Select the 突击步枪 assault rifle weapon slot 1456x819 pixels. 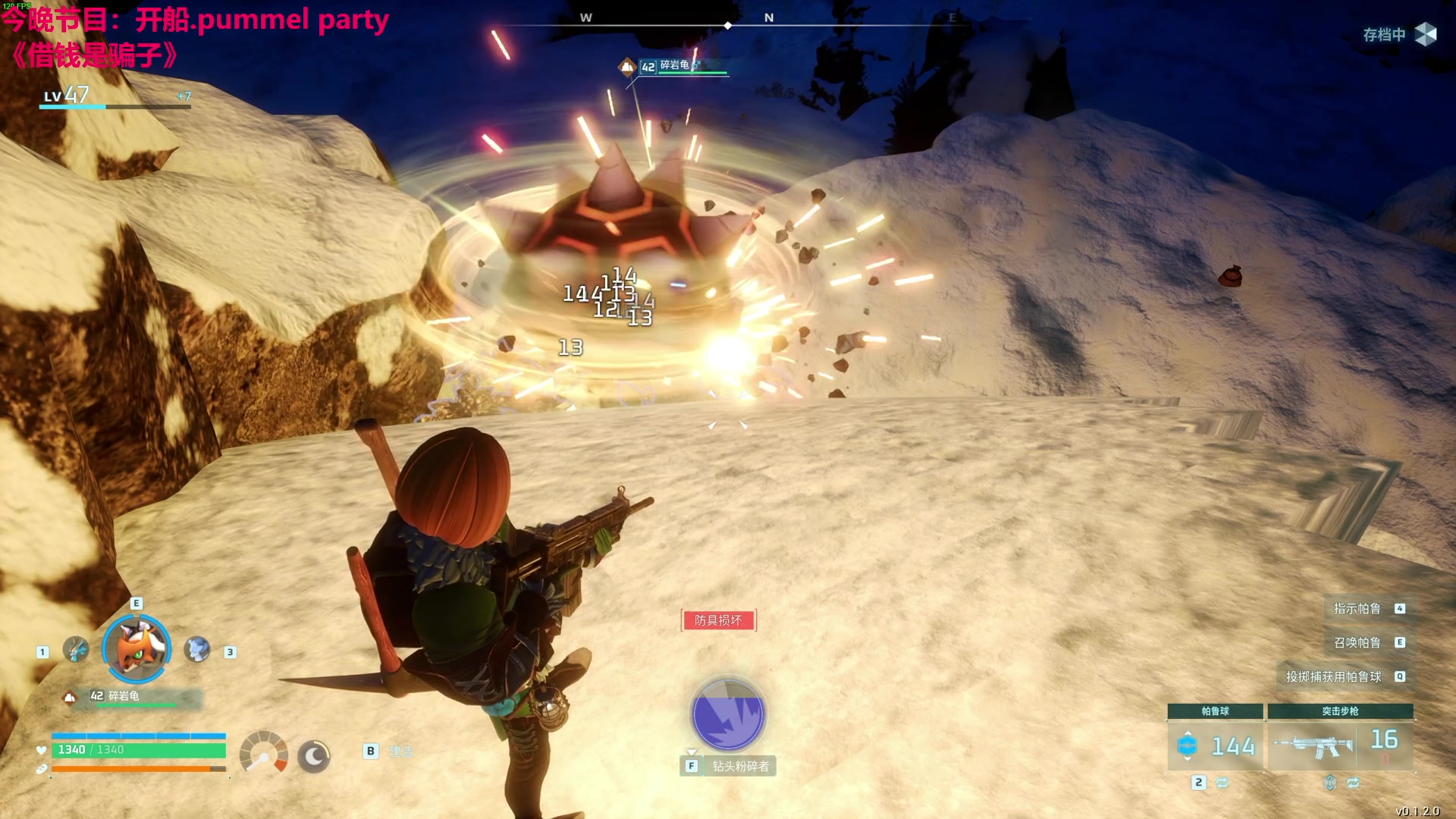1340,745
